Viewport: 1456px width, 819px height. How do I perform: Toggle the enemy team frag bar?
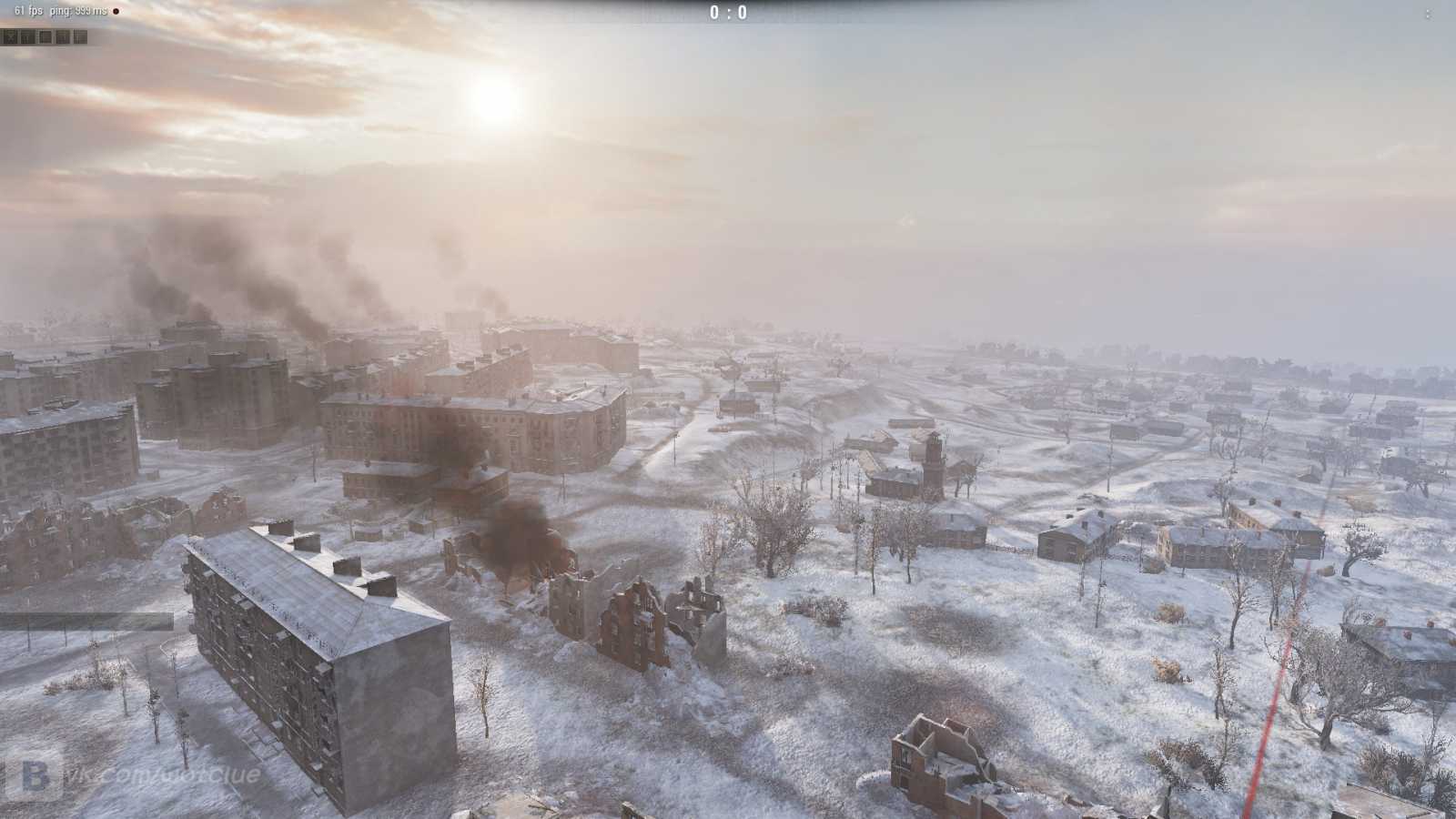pyautogui.click(x=819, y=13)
